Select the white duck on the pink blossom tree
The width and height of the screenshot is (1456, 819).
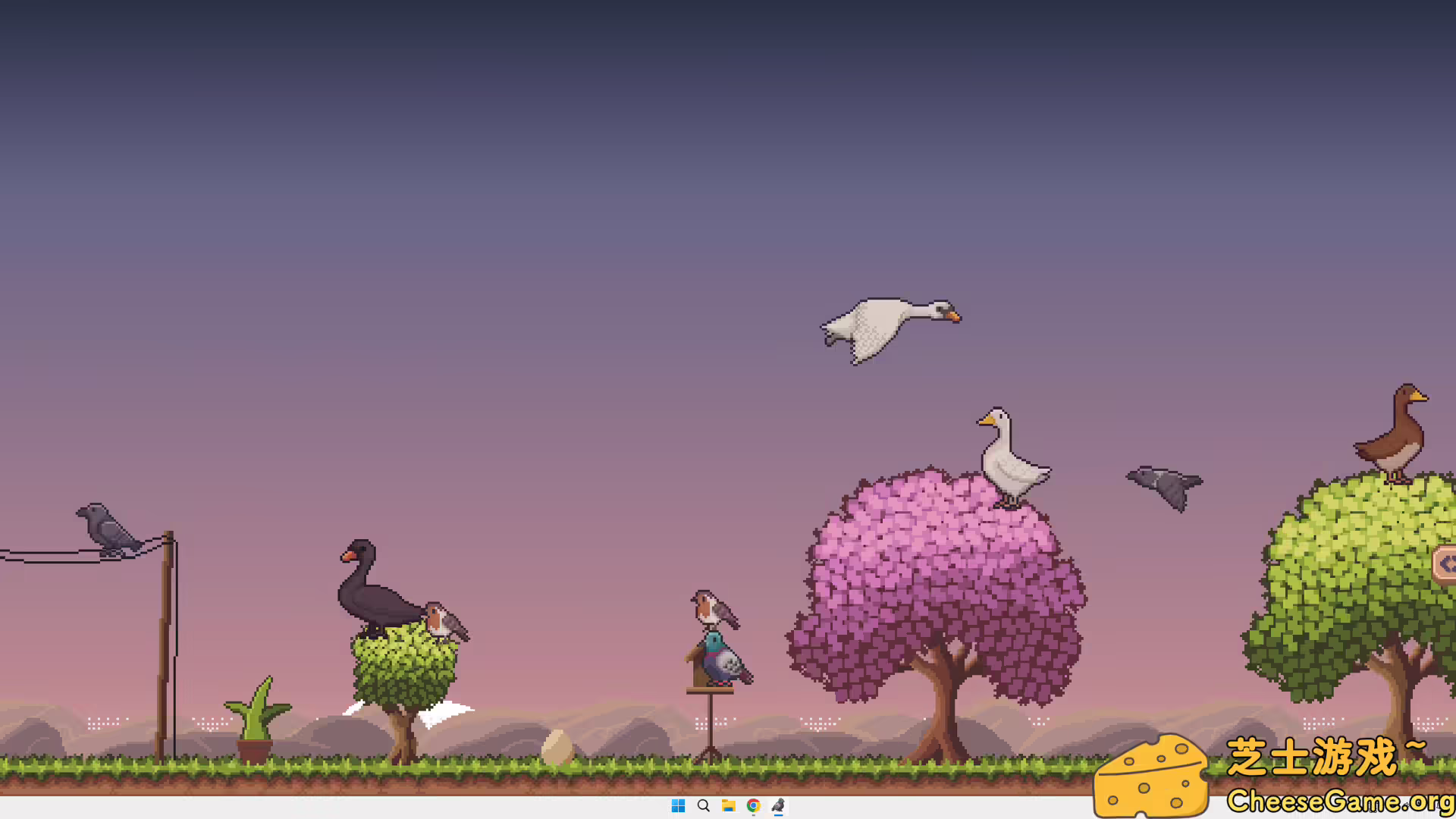coord(1009,455)
